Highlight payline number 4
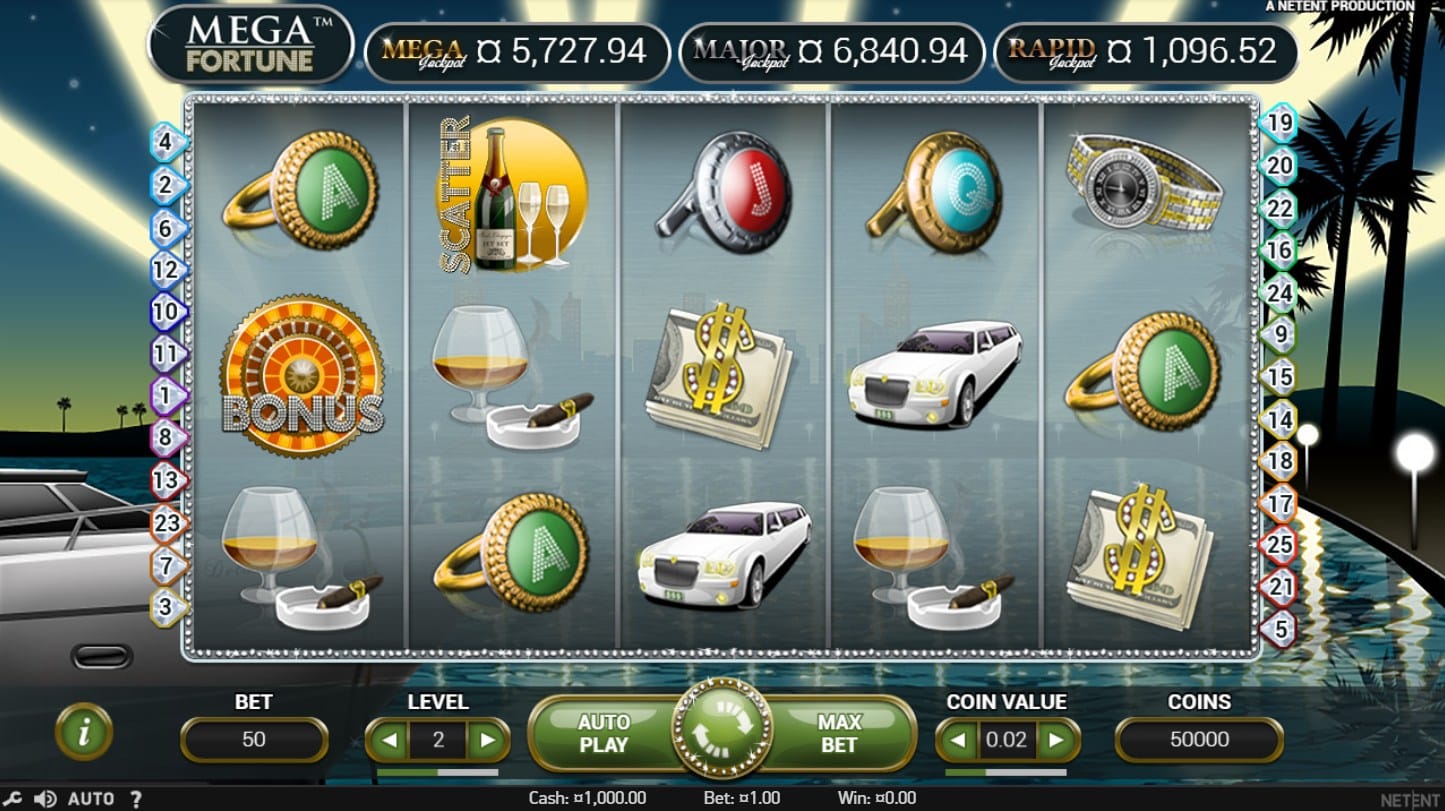1445x811 pixels. [167, 142]
